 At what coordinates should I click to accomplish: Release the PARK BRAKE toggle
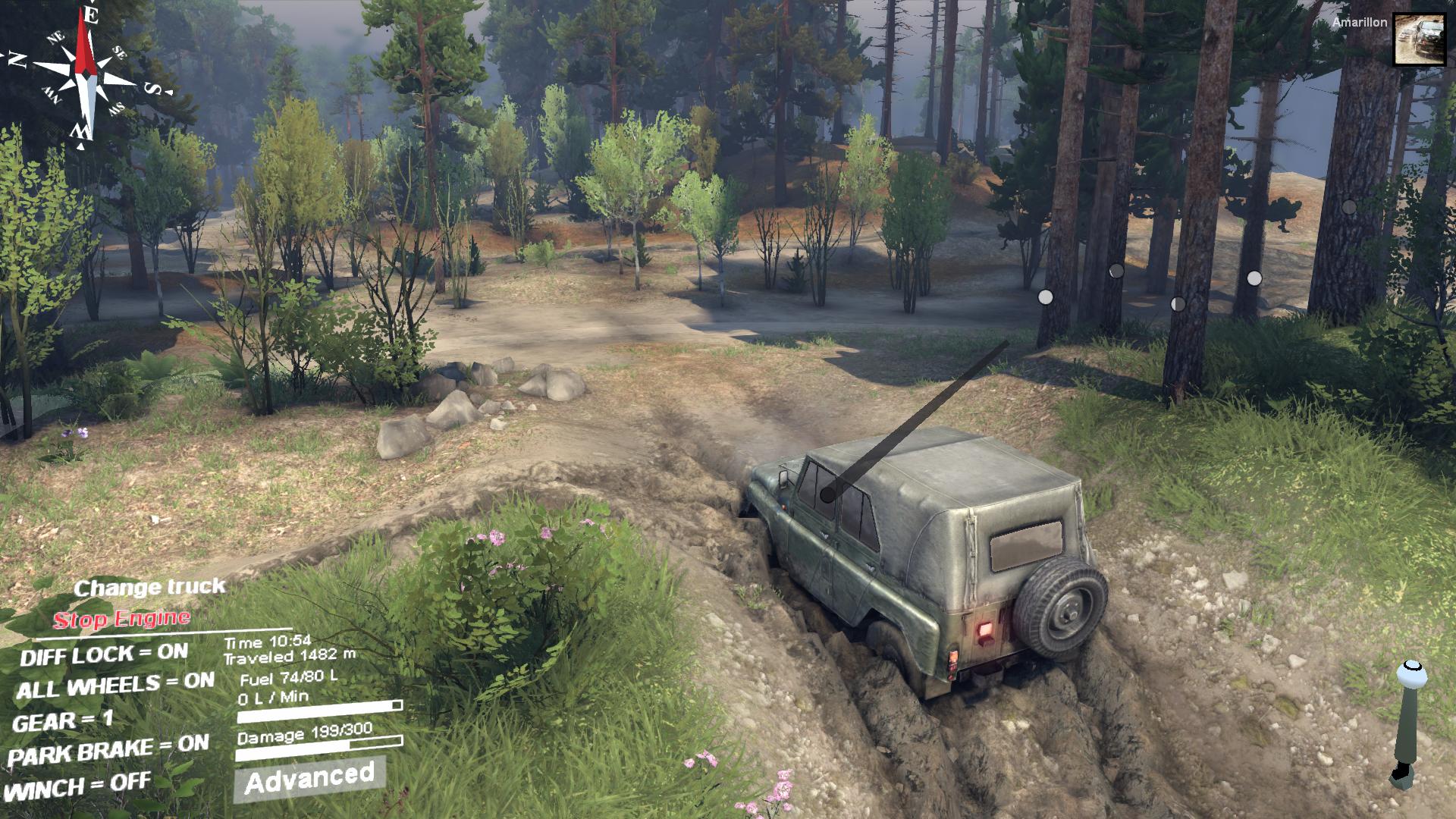tap(108, 751)
